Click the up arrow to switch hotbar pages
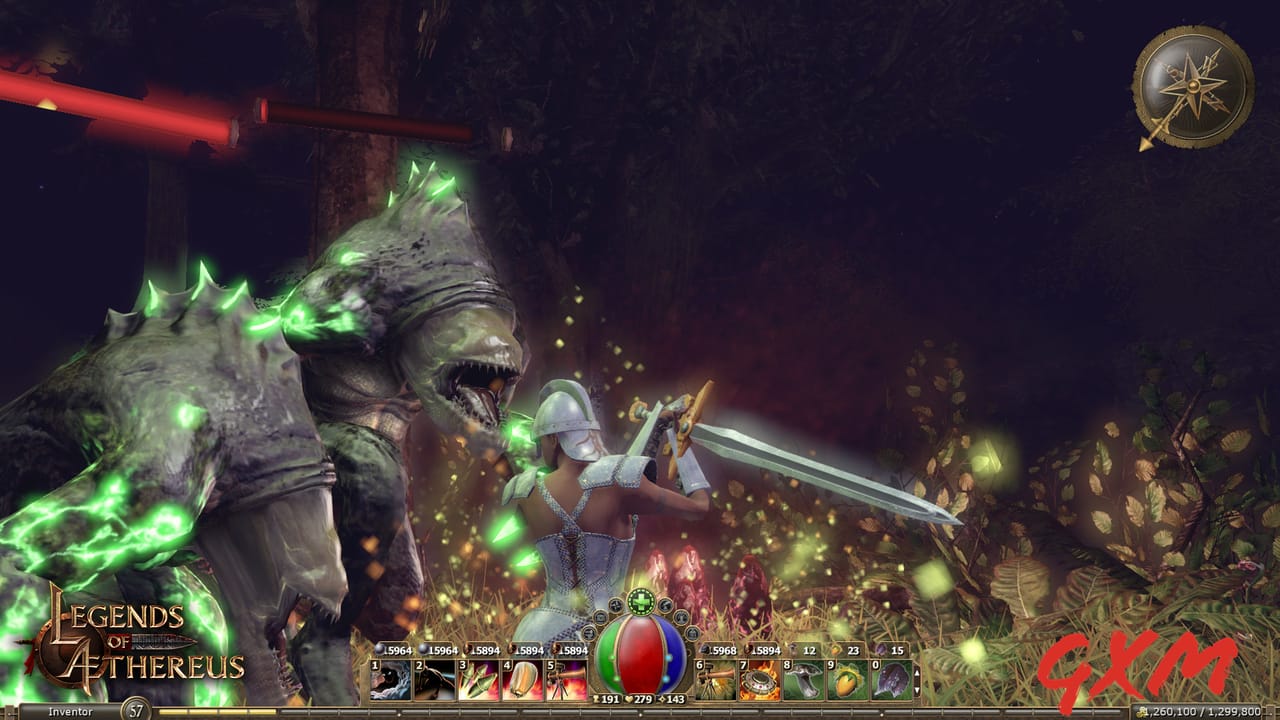Image resolution: width=1280 pixels, height=720 pixels. (x=916, y=674)
